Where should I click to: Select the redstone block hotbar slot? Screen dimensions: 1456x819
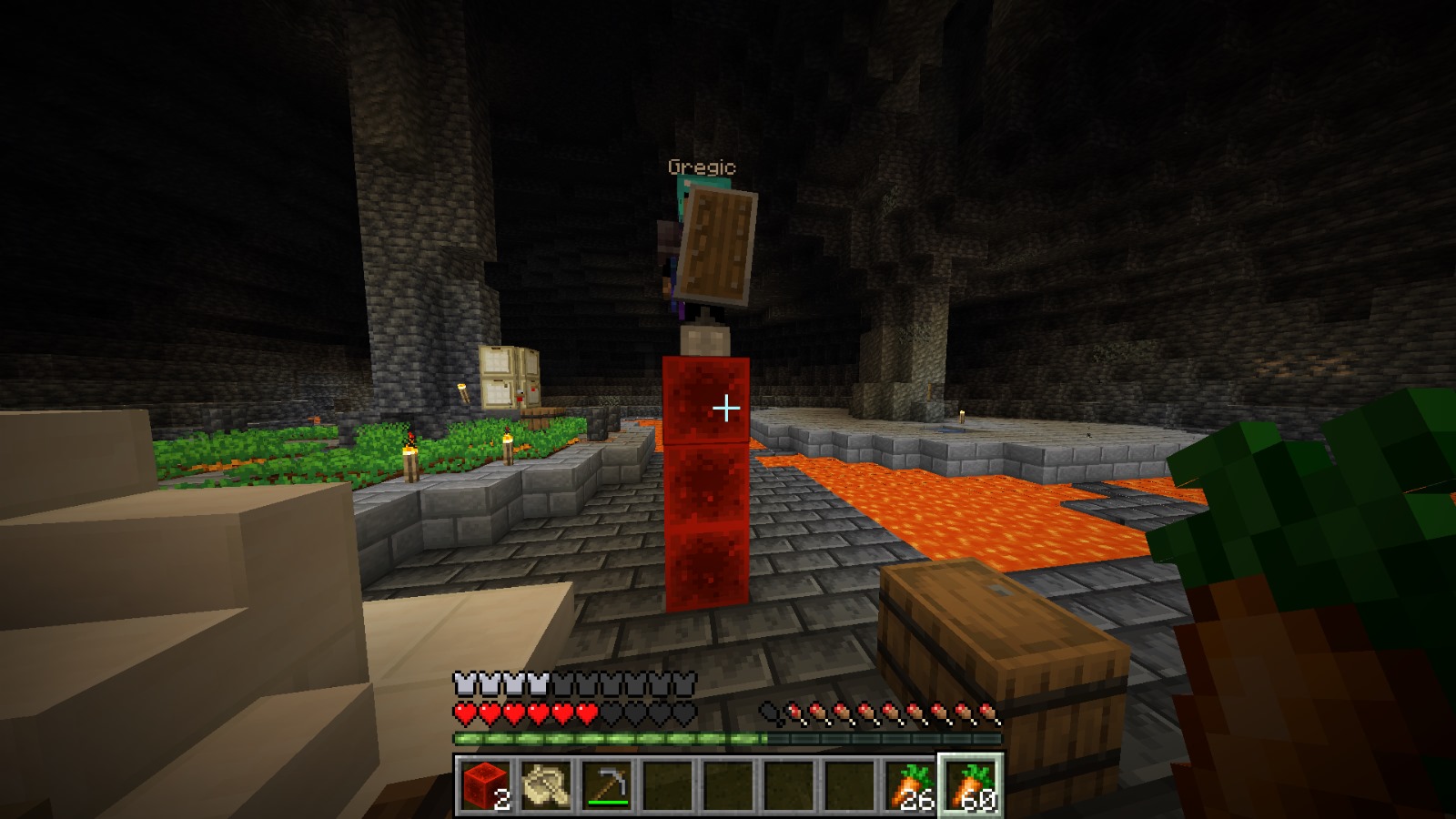[484, 784]
